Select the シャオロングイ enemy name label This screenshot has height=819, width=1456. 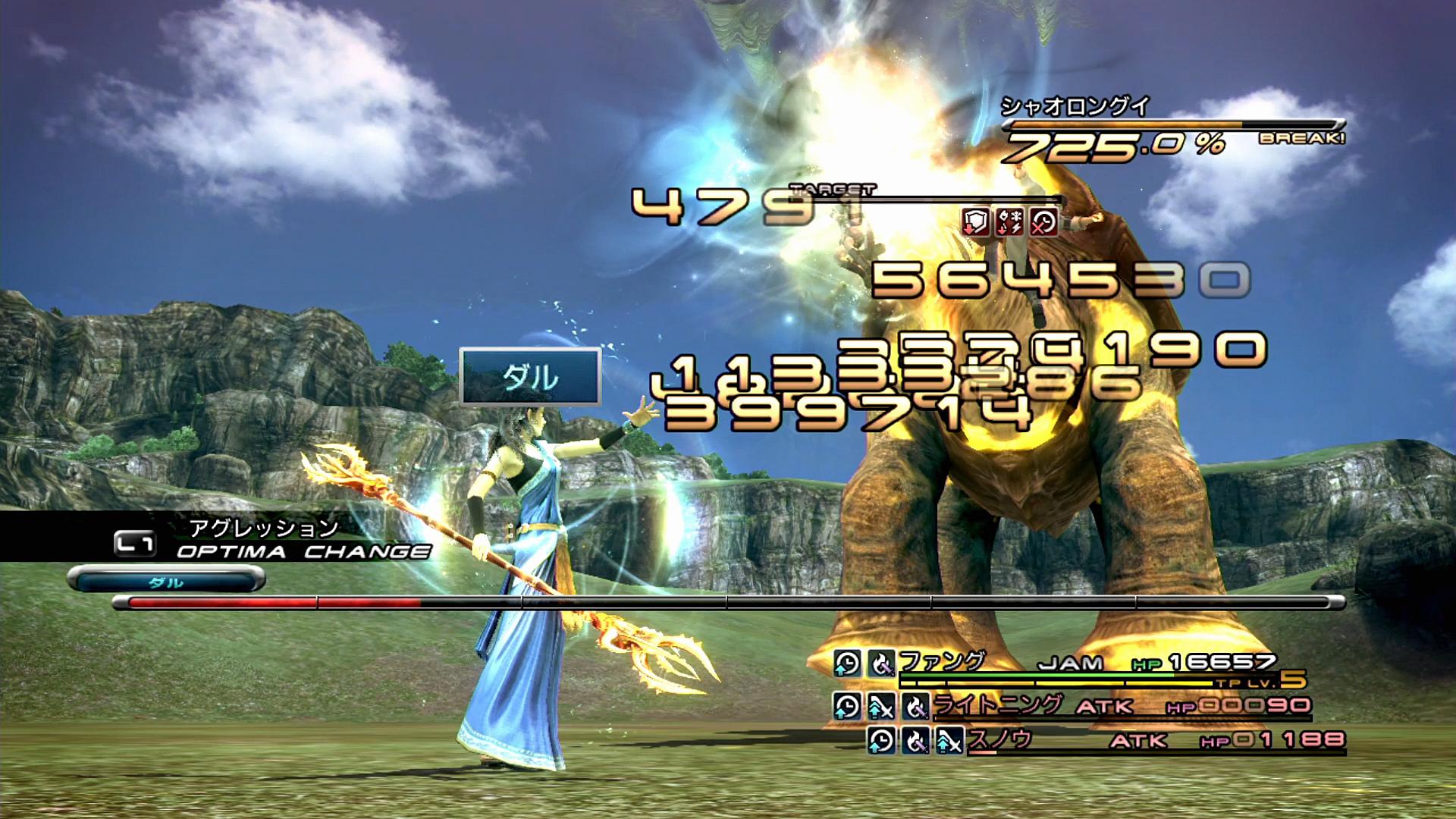[x=1075, y=107]
